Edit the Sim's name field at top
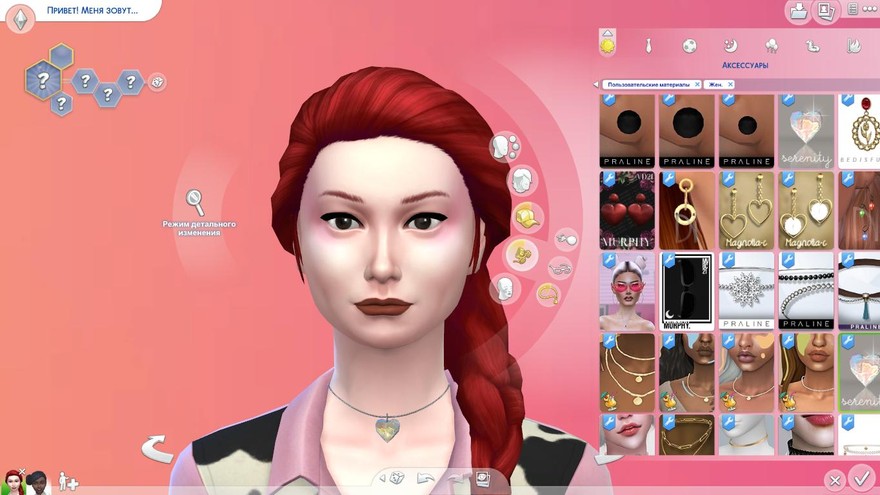 tap(92, 11)
